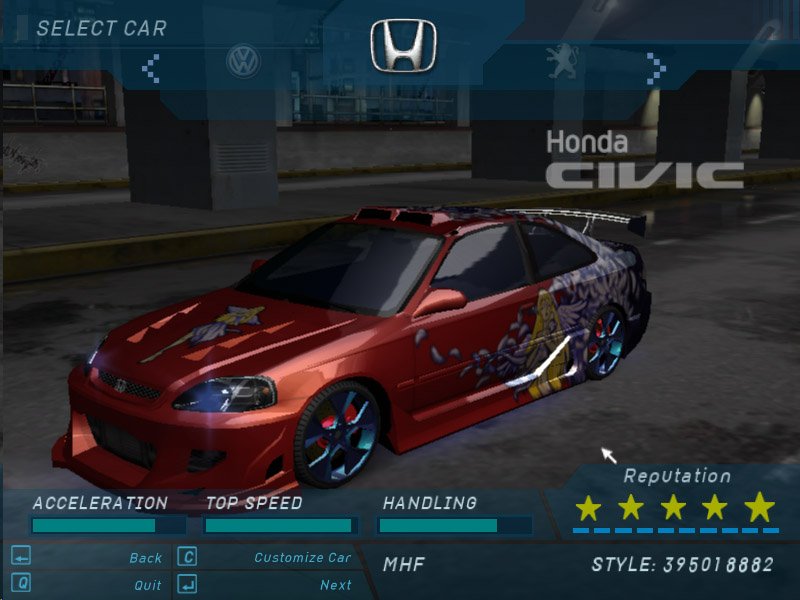The image size is (800, 600).
Task: Select the Volkswagen logo
Action: [243, 61]
